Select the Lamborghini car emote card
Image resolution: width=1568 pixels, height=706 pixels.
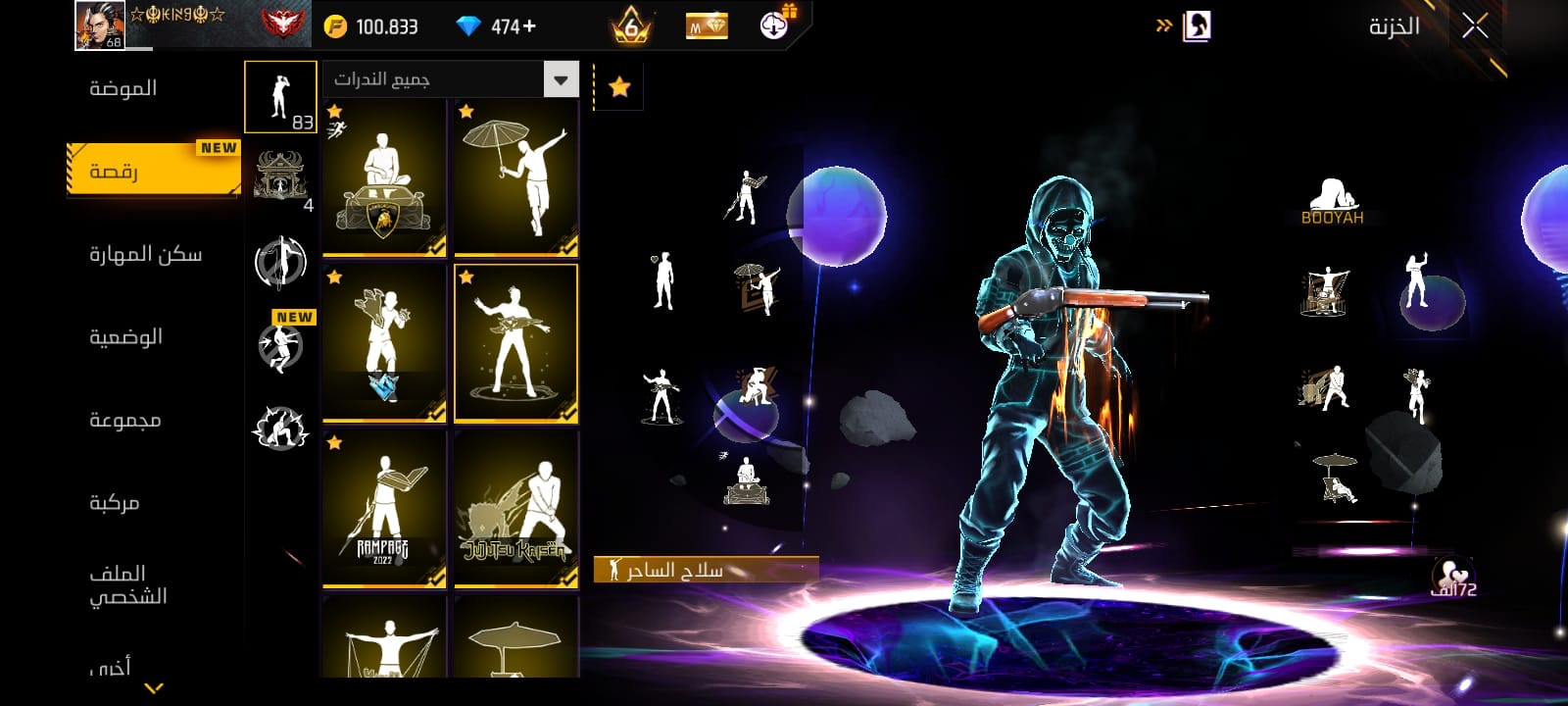tap(384, 177)
